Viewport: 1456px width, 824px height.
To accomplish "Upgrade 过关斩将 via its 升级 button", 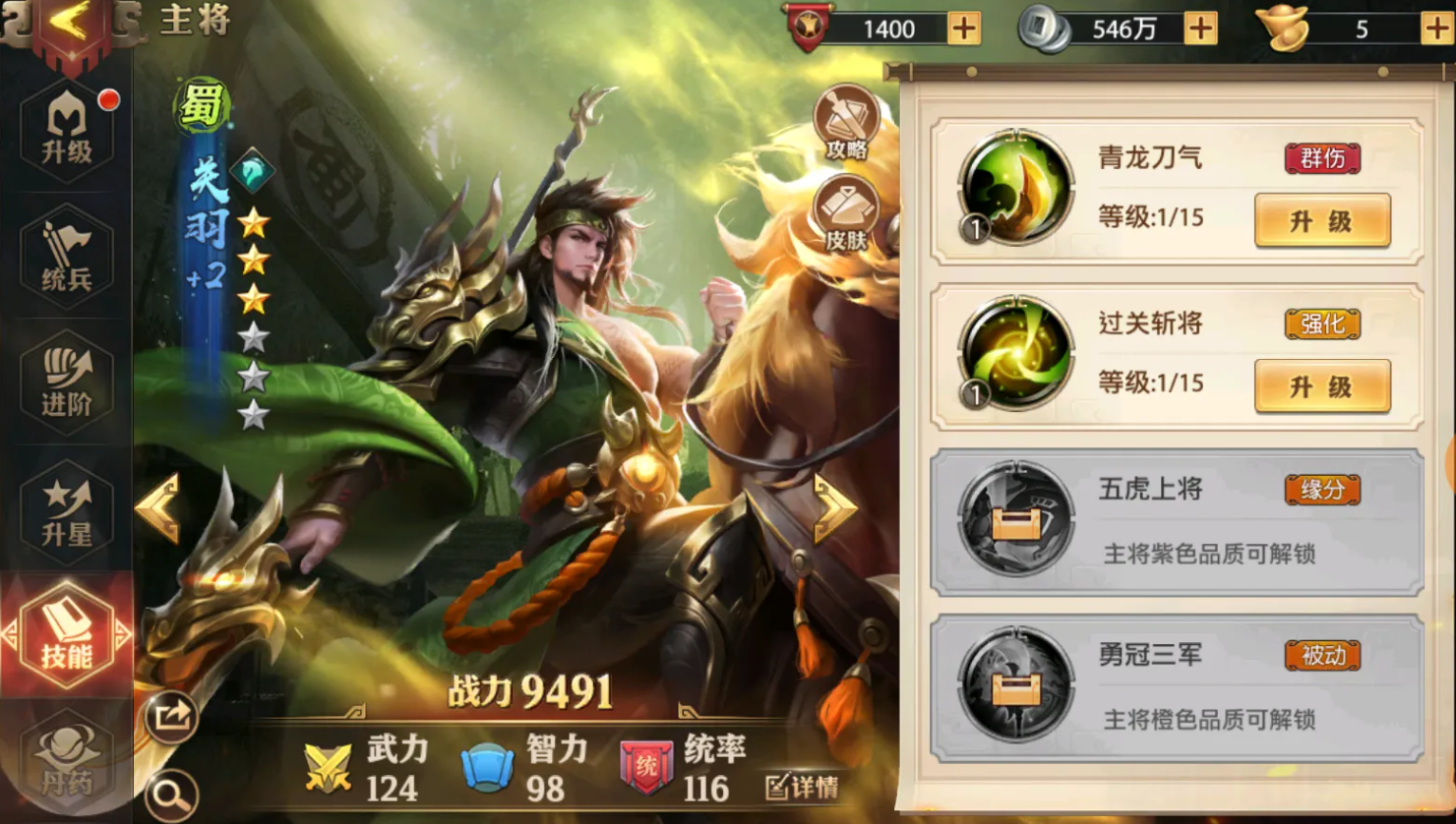I will [1321, 385].
